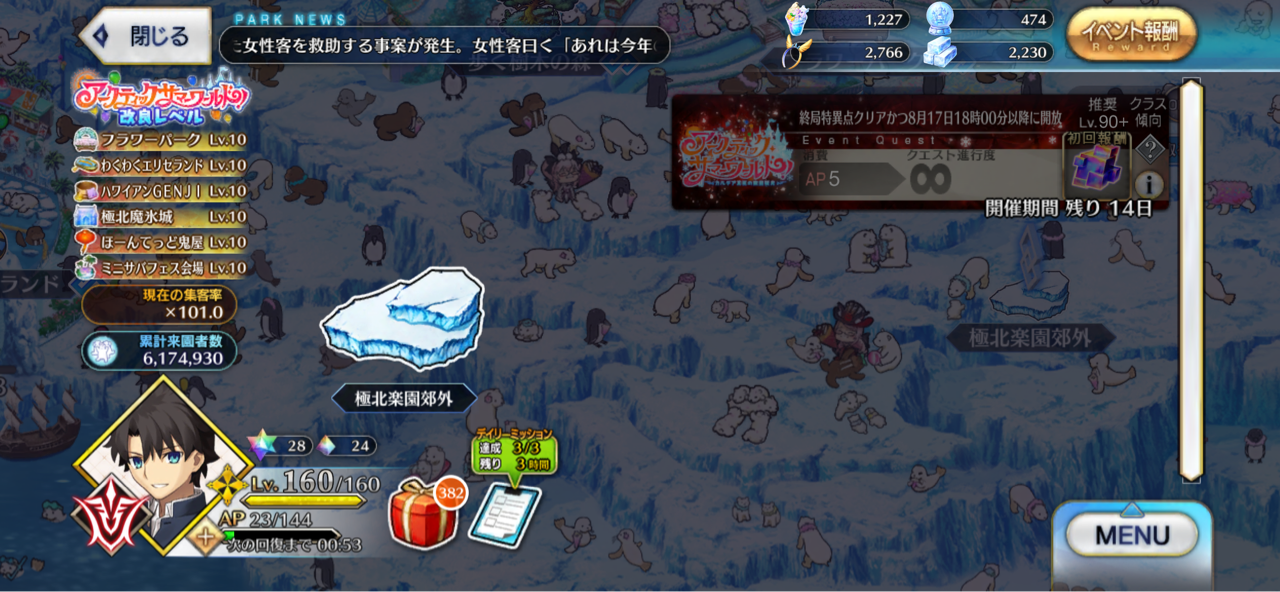Open the イベント報酬 Reward screen
The image size is (1280, 592).
click(x=1131, y=35)
